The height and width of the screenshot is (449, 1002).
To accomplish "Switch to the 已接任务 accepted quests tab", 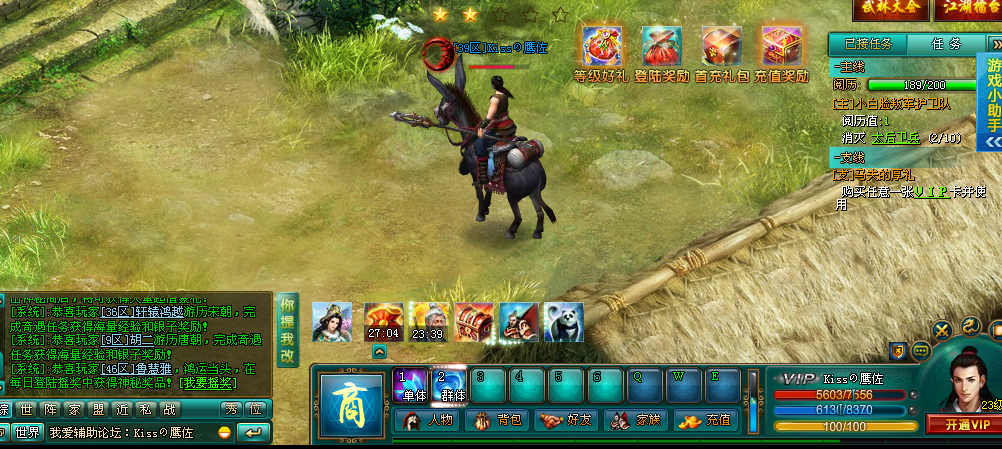I will 866,44.
